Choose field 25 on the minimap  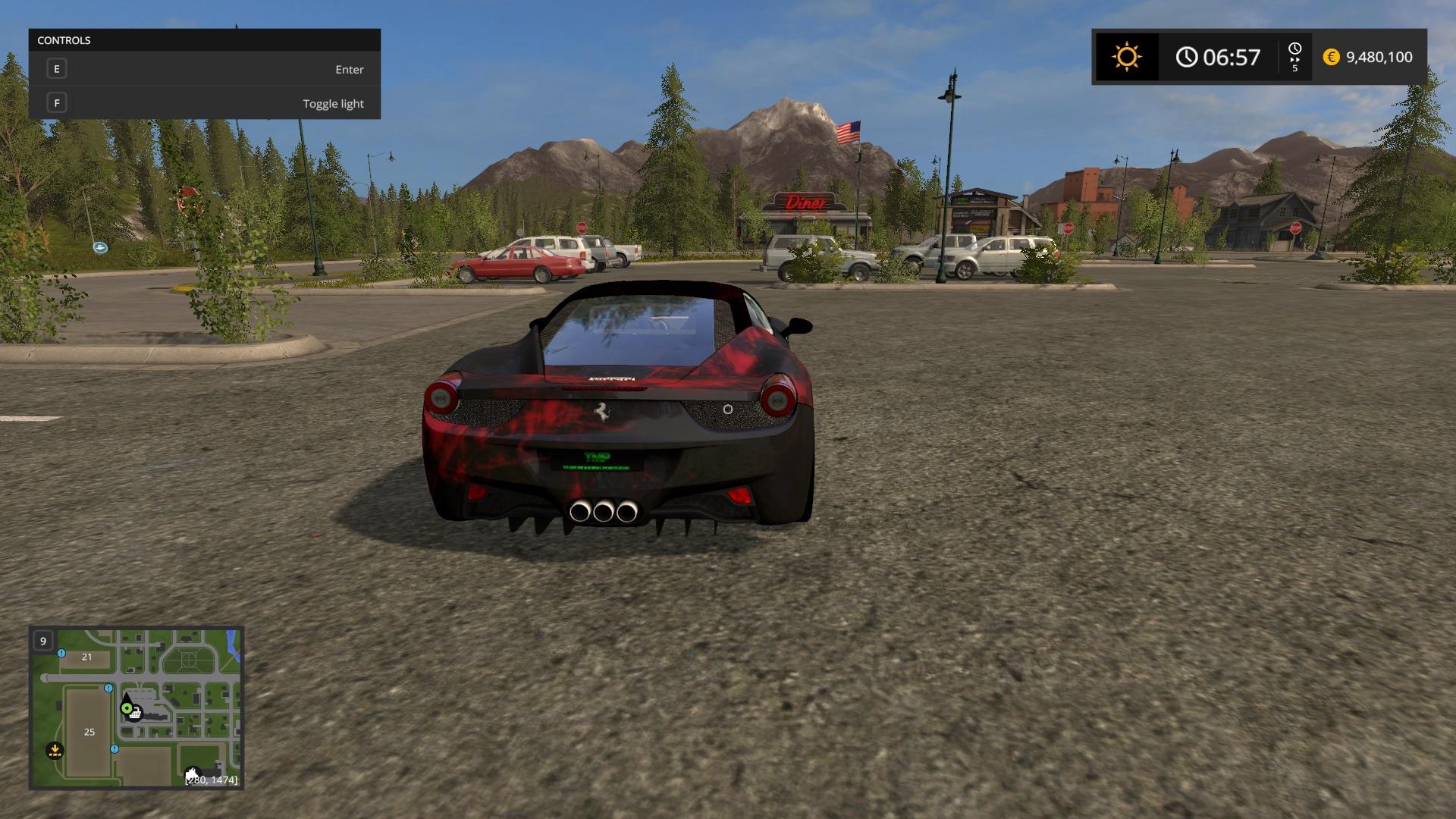coord(89,732)
